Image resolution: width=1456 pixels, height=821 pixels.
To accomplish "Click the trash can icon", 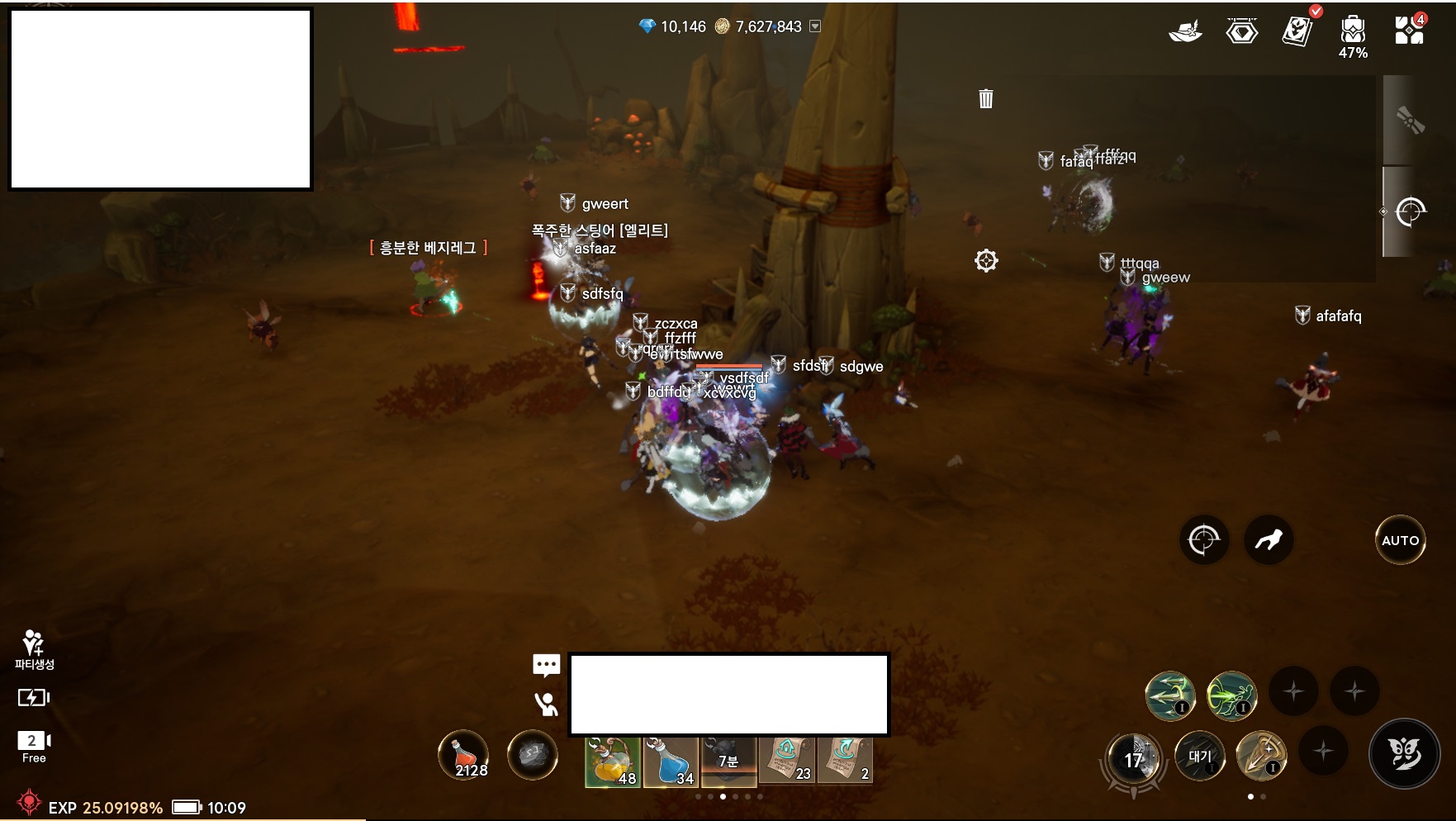I will pyautogui.click(x=986, y=99).
